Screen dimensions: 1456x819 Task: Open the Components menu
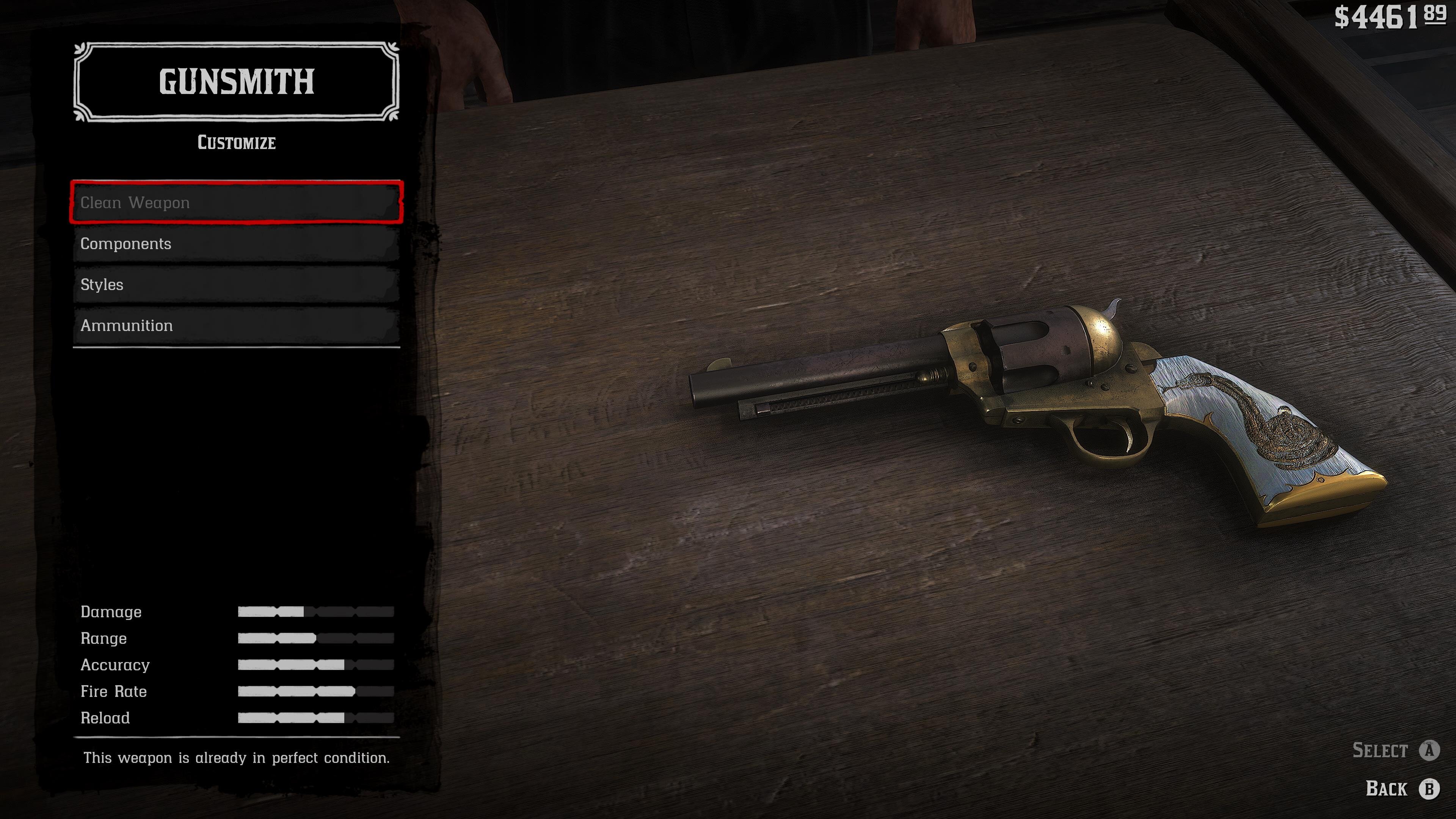click(x=236, y=243)
